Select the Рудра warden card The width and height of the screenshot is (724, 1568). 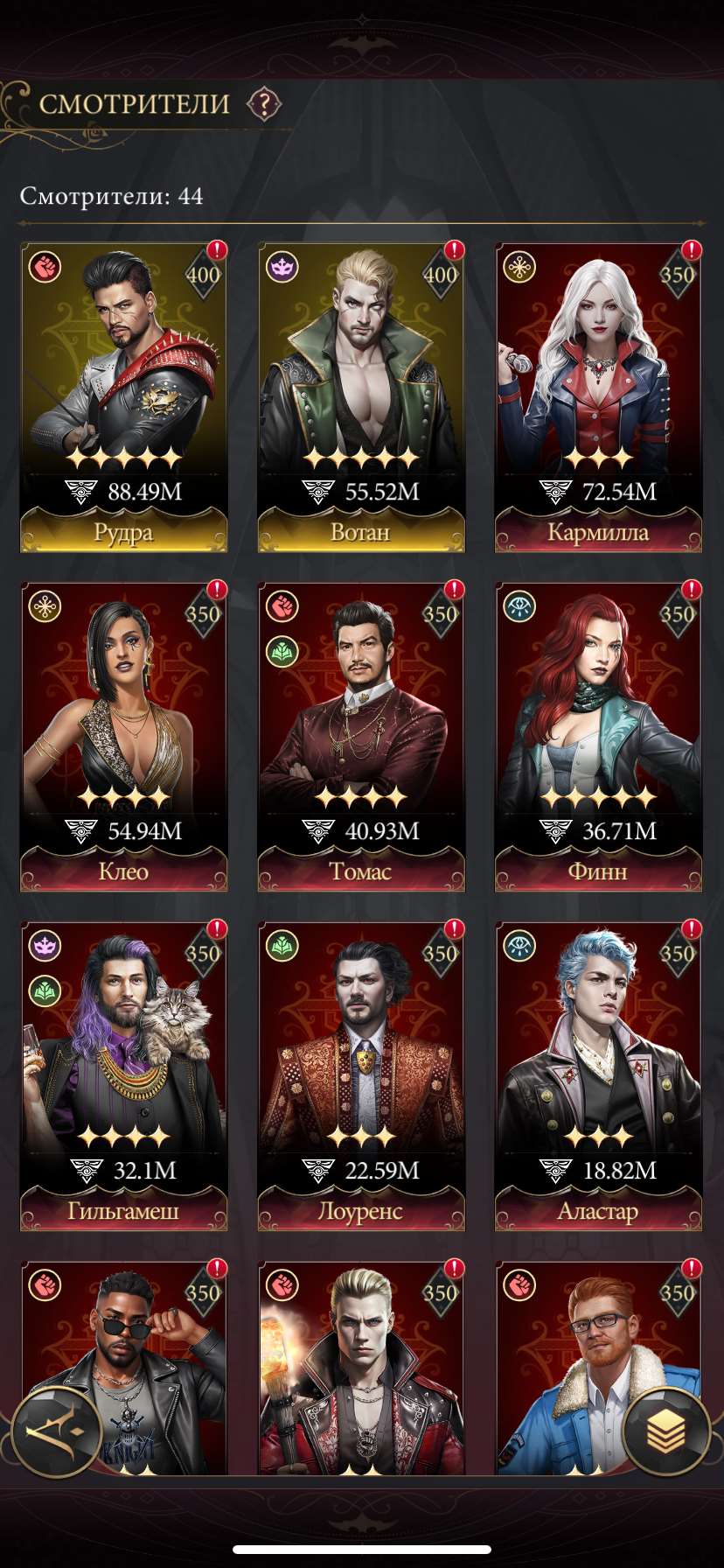pos(123,397)
